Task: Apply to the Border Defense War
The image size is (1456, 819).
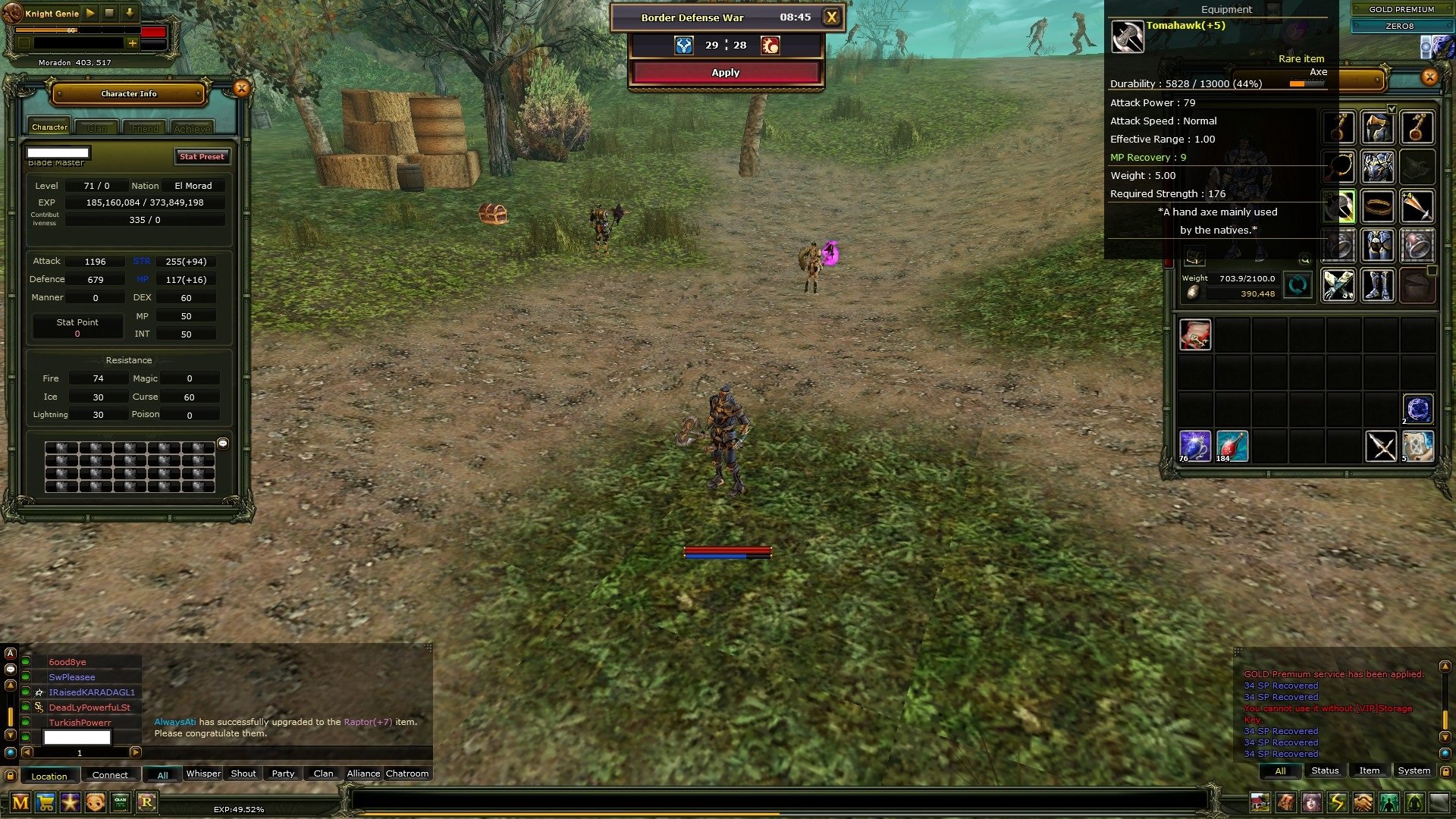Action: 726,73
